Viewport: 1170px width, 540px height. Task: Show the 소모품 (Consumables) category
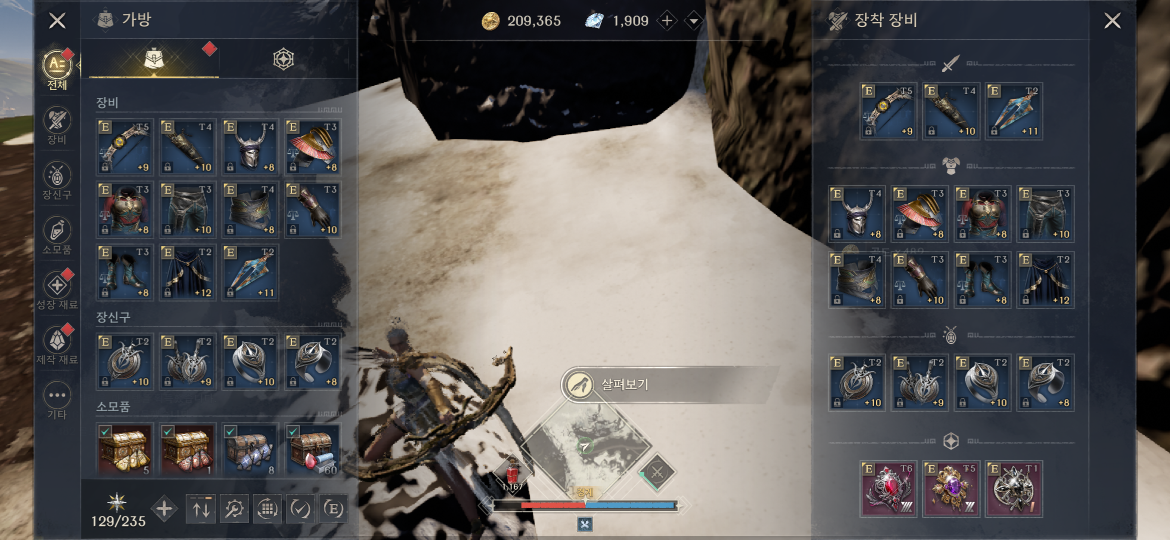click(57, 233)
